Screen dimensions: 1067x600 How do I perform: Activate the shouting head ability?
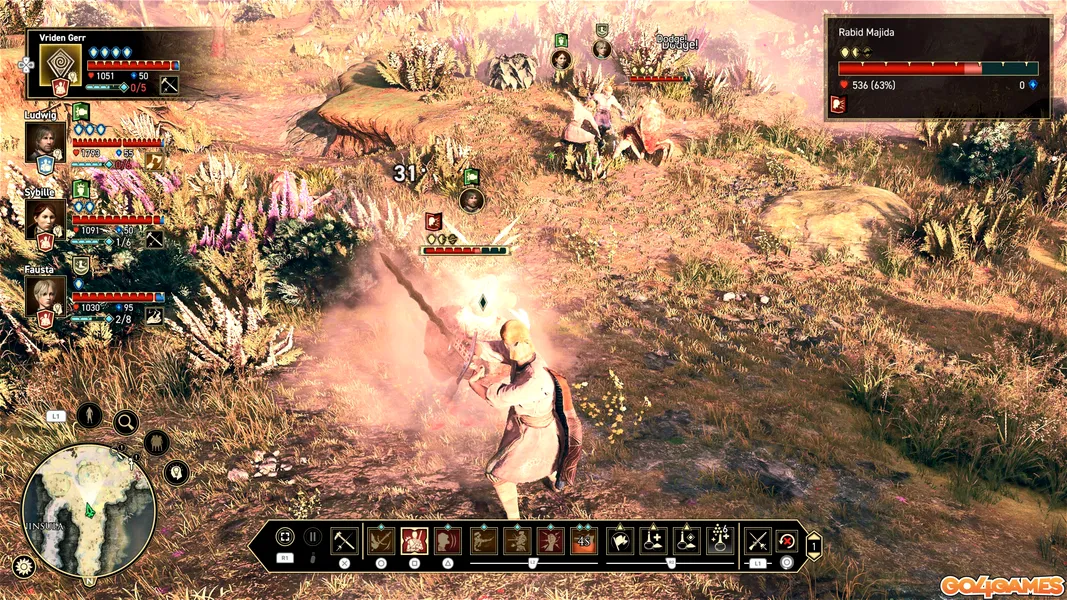(x=448, y=541)
